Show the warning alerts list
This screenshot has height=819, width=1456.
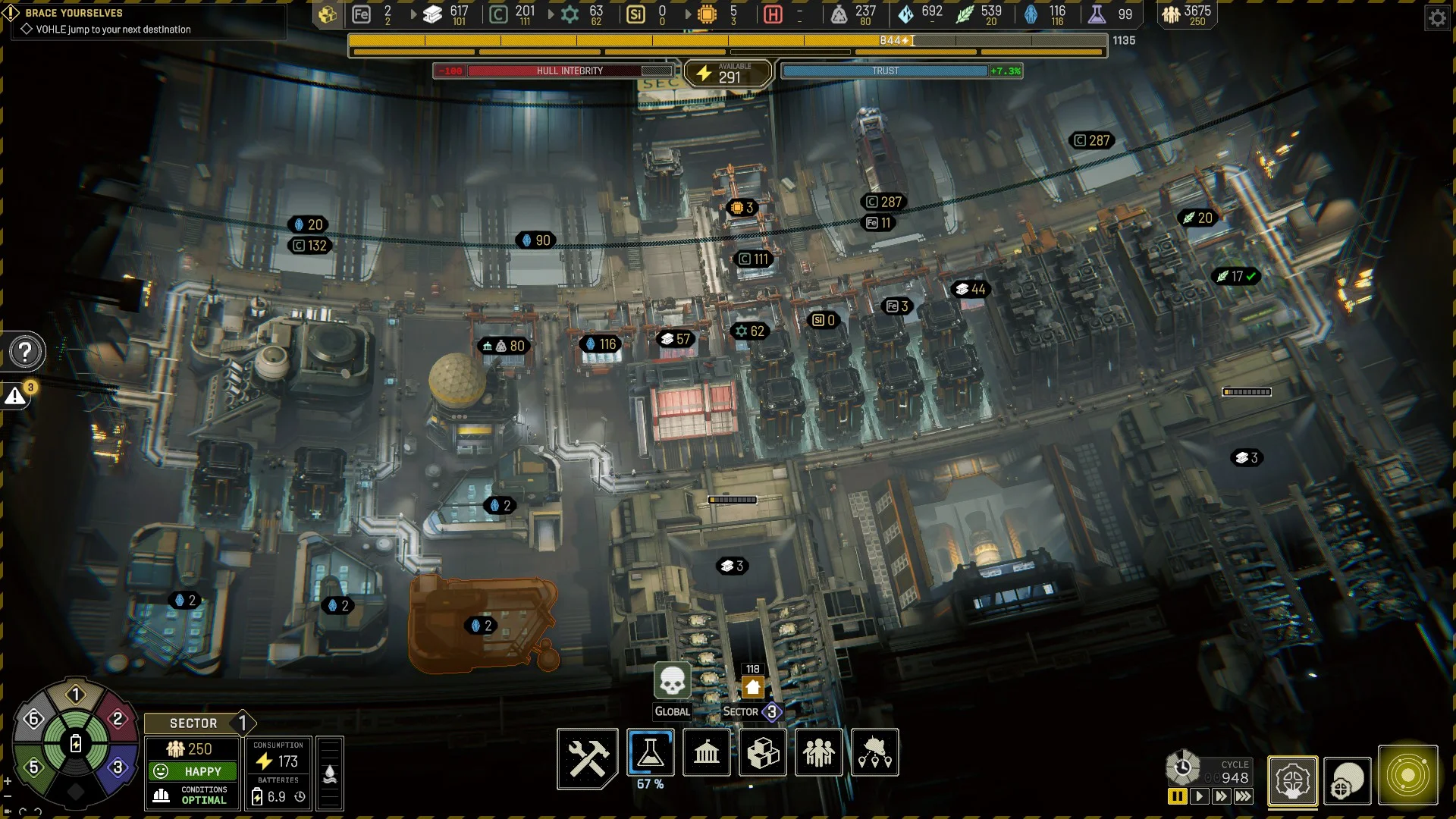[x=15, y=396]
